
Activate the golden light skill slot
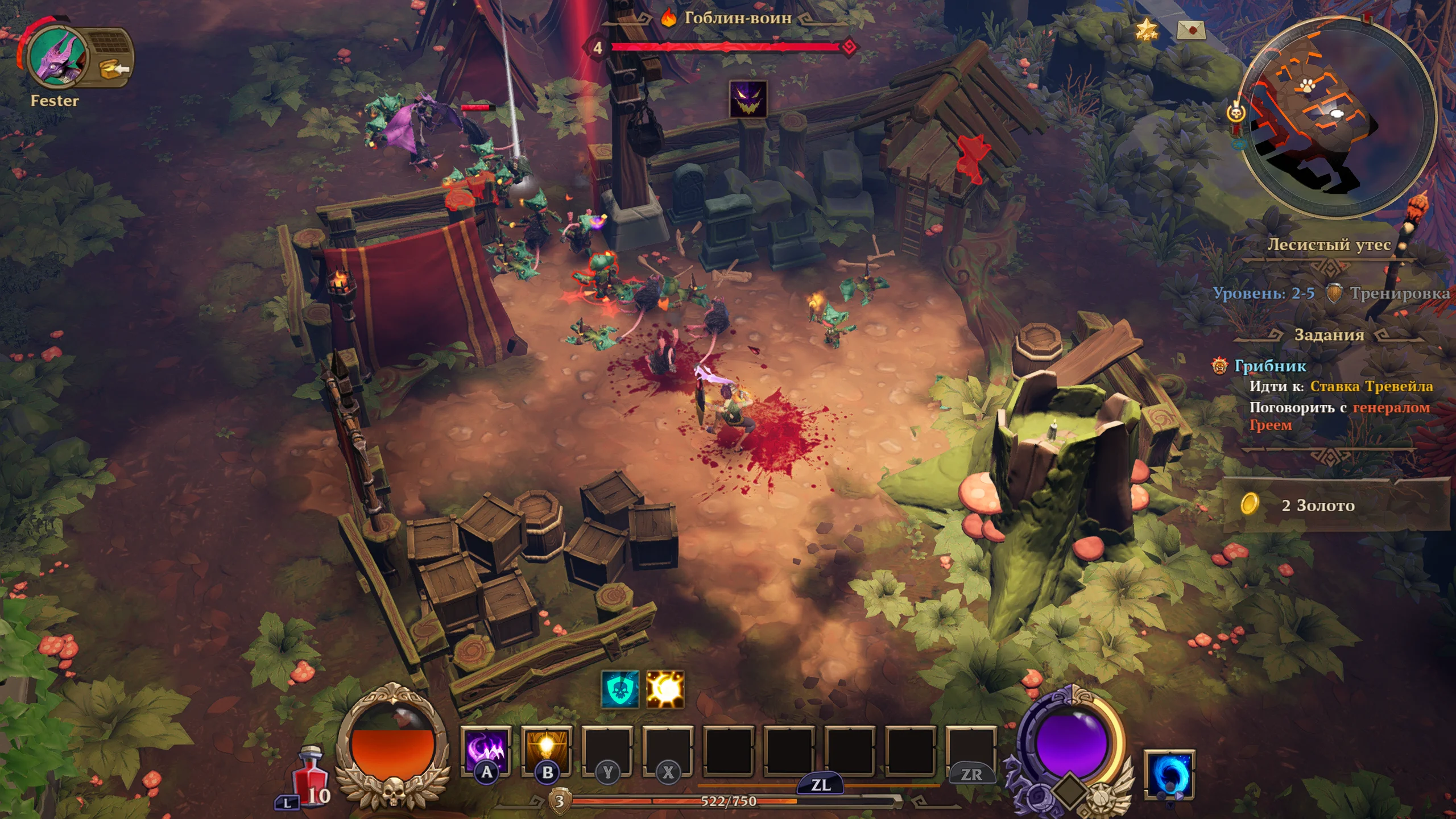(547, 751)
